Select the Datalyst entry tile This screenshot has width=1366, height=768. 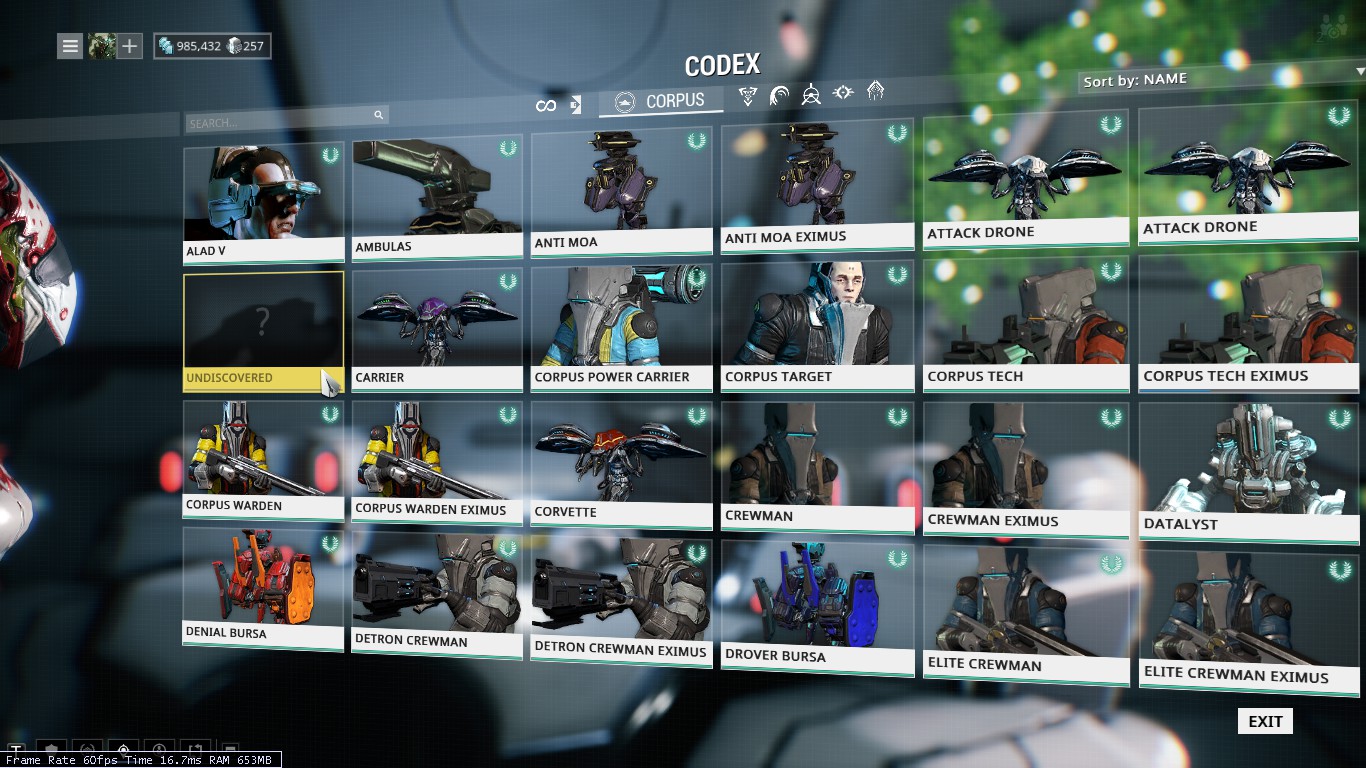point(1248,468)
